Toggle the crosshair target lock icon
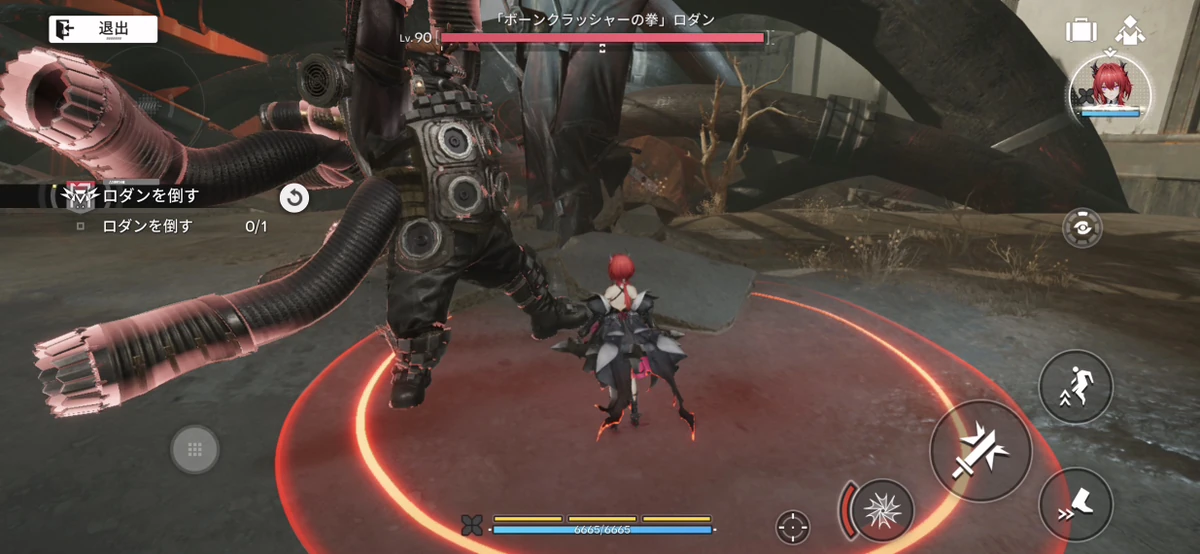The width and height of the screenshot is (1200, 554). [793, 526]
